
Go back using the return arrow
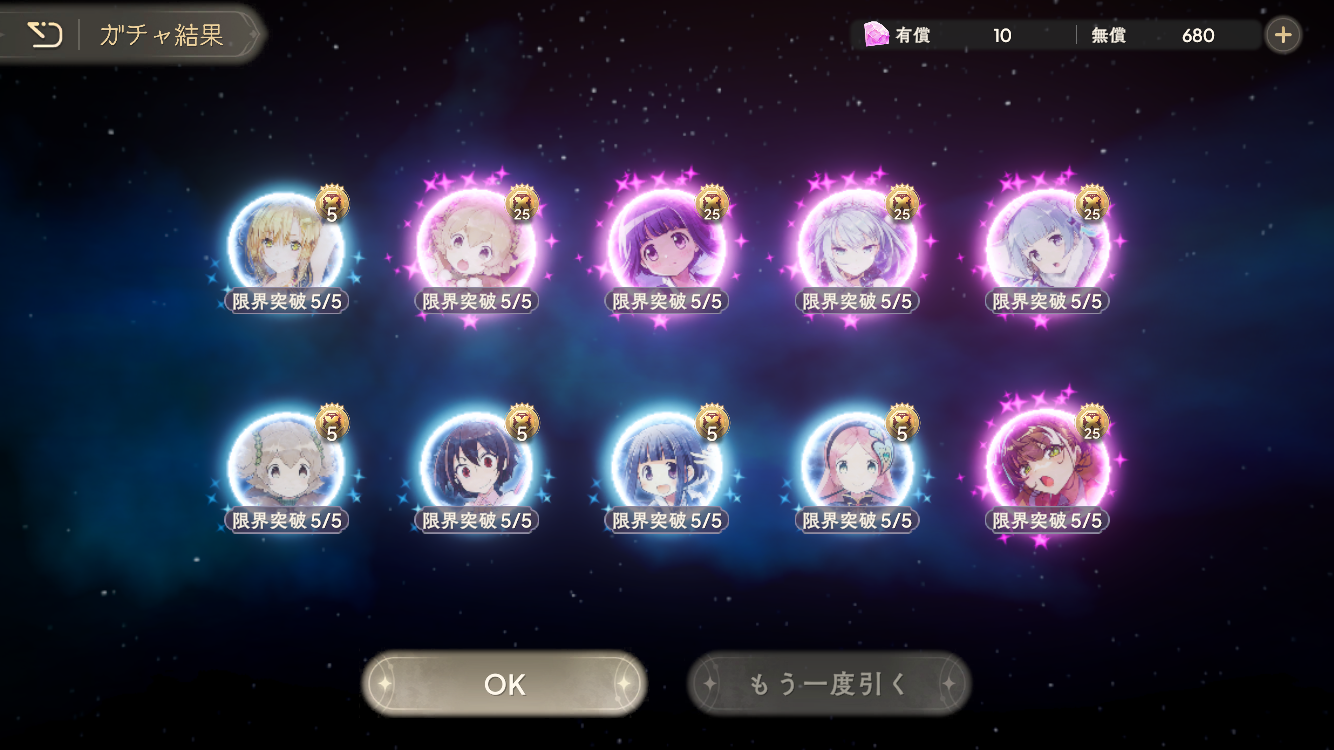click(43, 36)
